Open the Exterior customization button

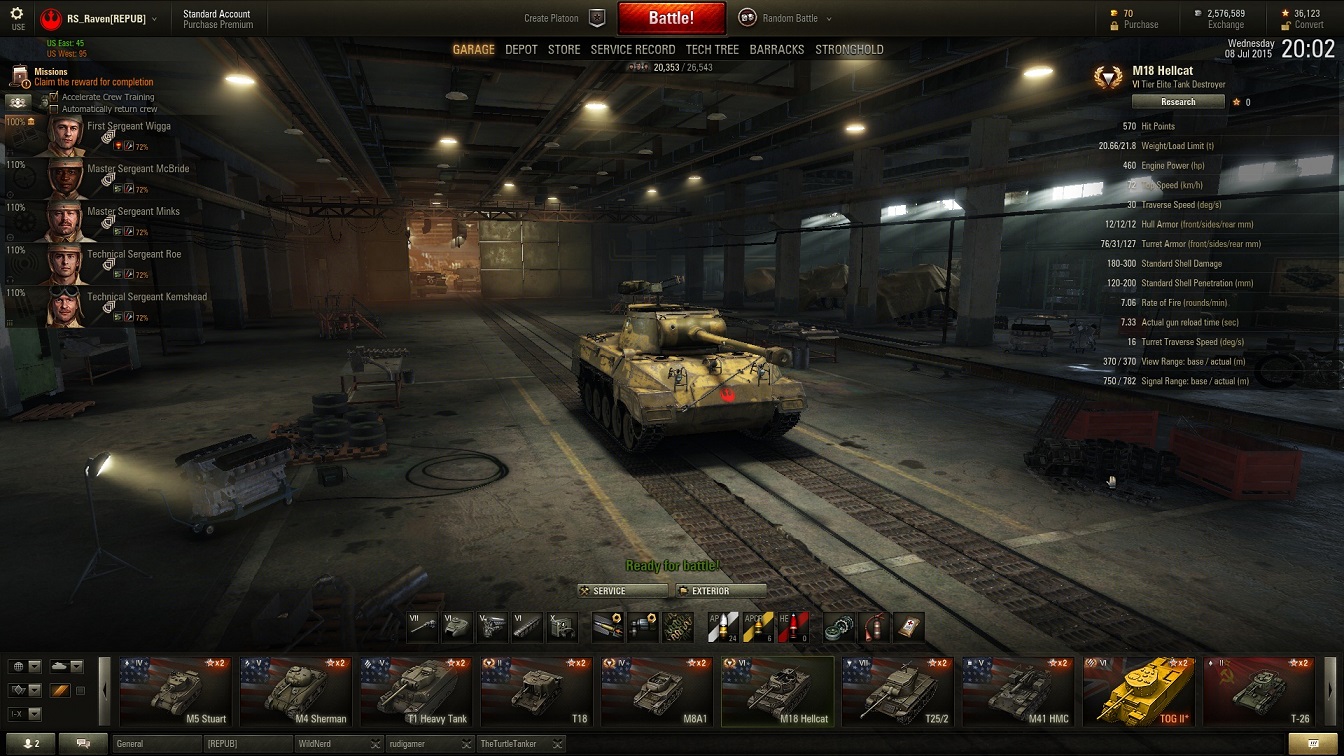click(x=721, y=591)
